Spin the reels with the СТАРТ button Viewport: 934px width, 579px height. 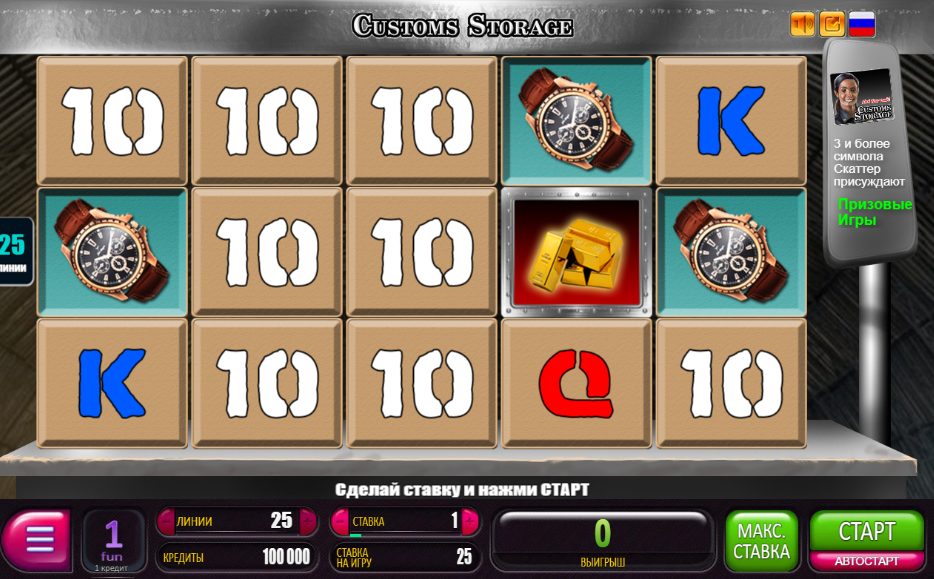pos(866,530)
